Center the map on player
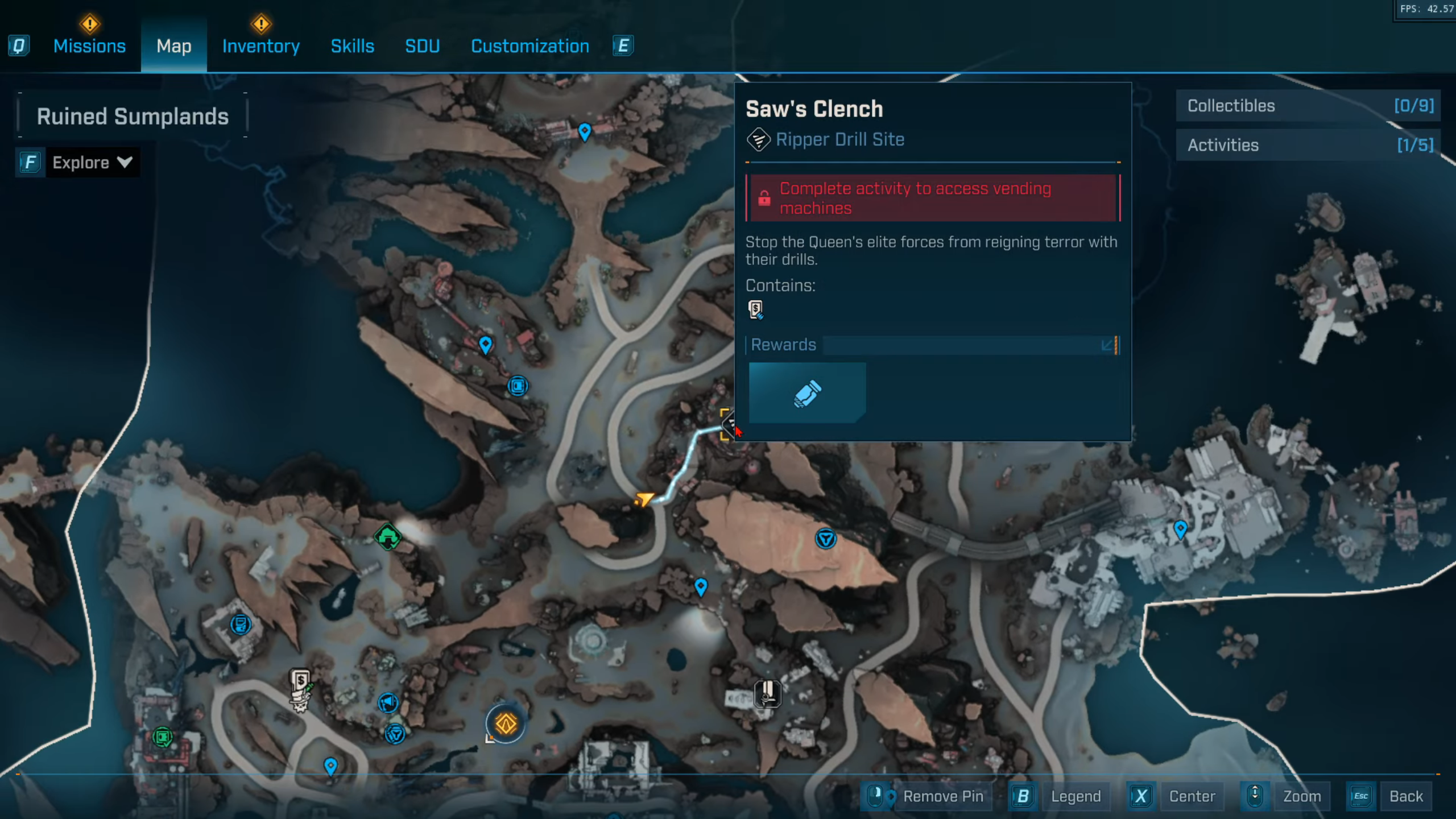The height and width of the screenshot is (819, 1456). click(x=1192, y=796)
